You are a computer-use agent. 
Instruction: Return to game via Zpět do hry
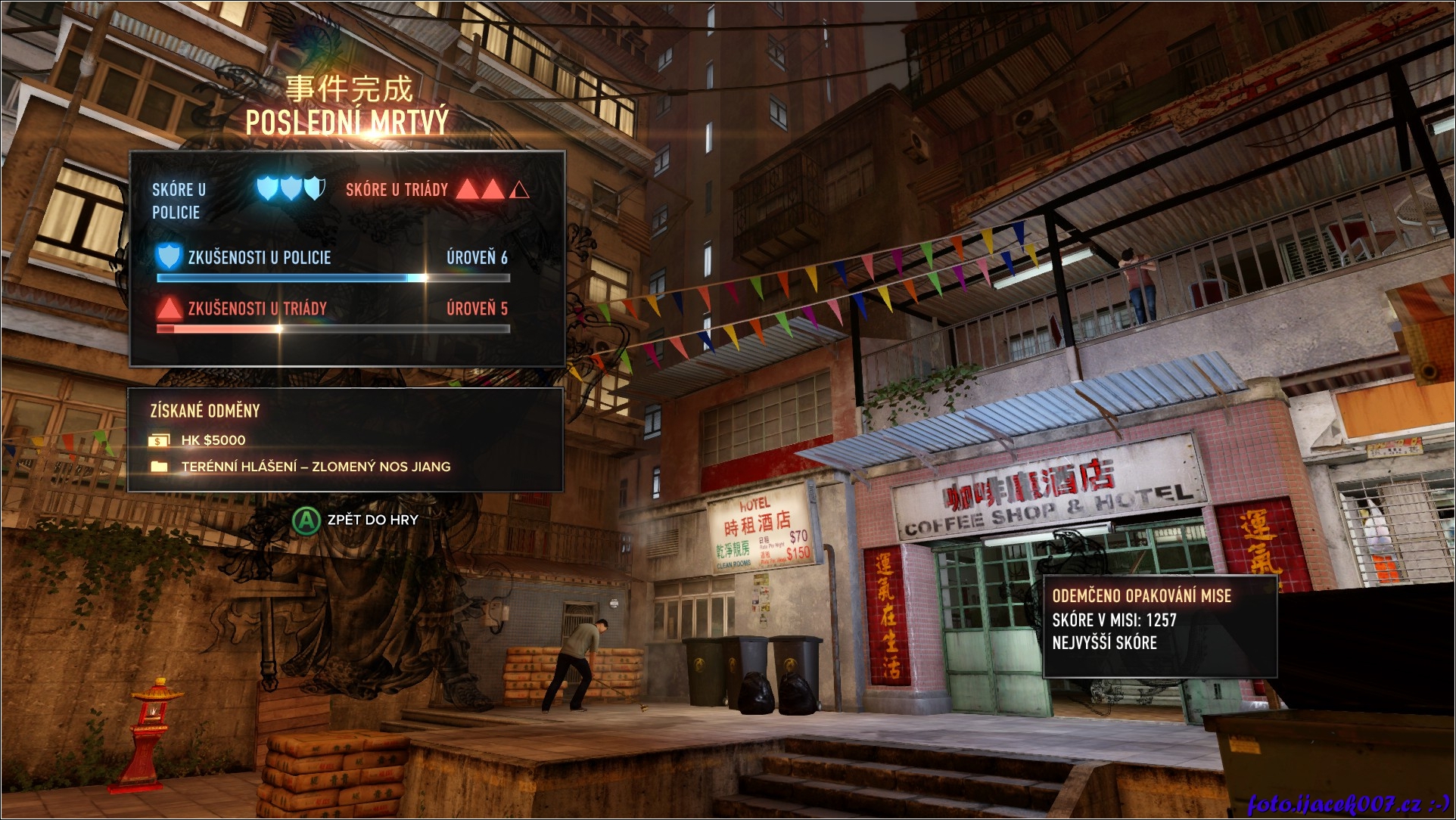click(356, 520)
